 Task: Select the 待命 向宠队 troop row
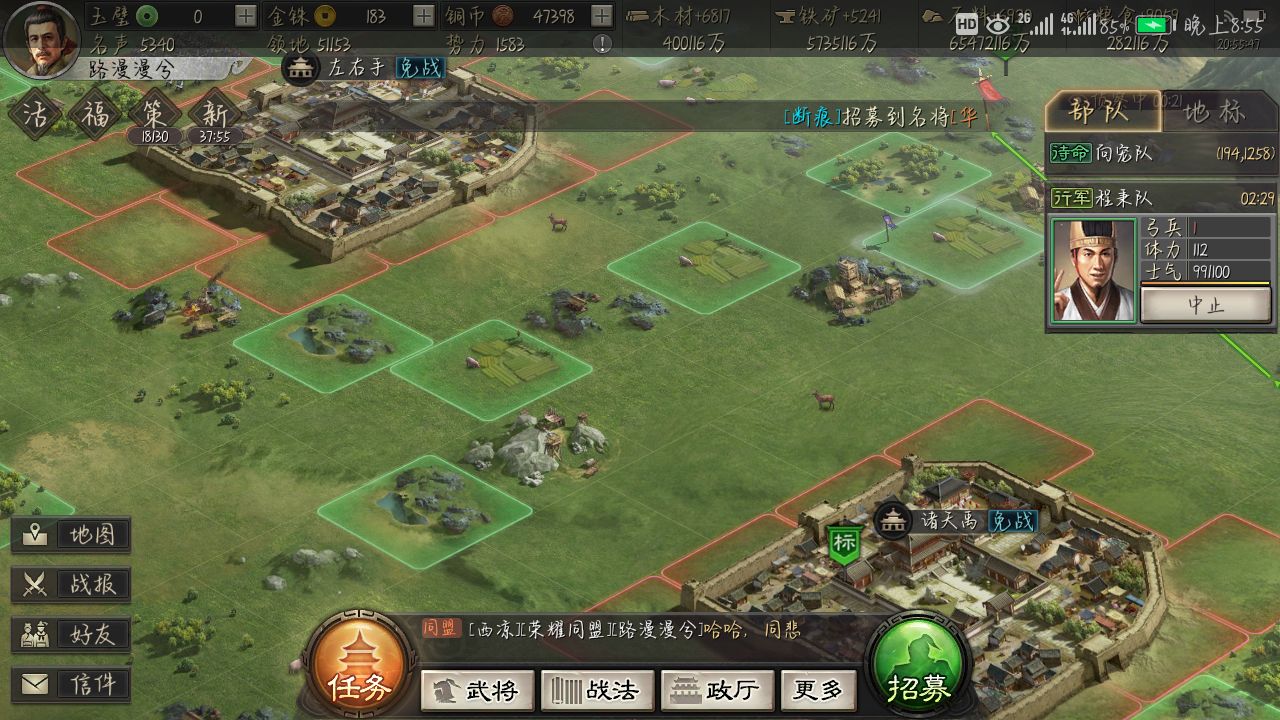pyautogui.click(x=1160, y=153)
